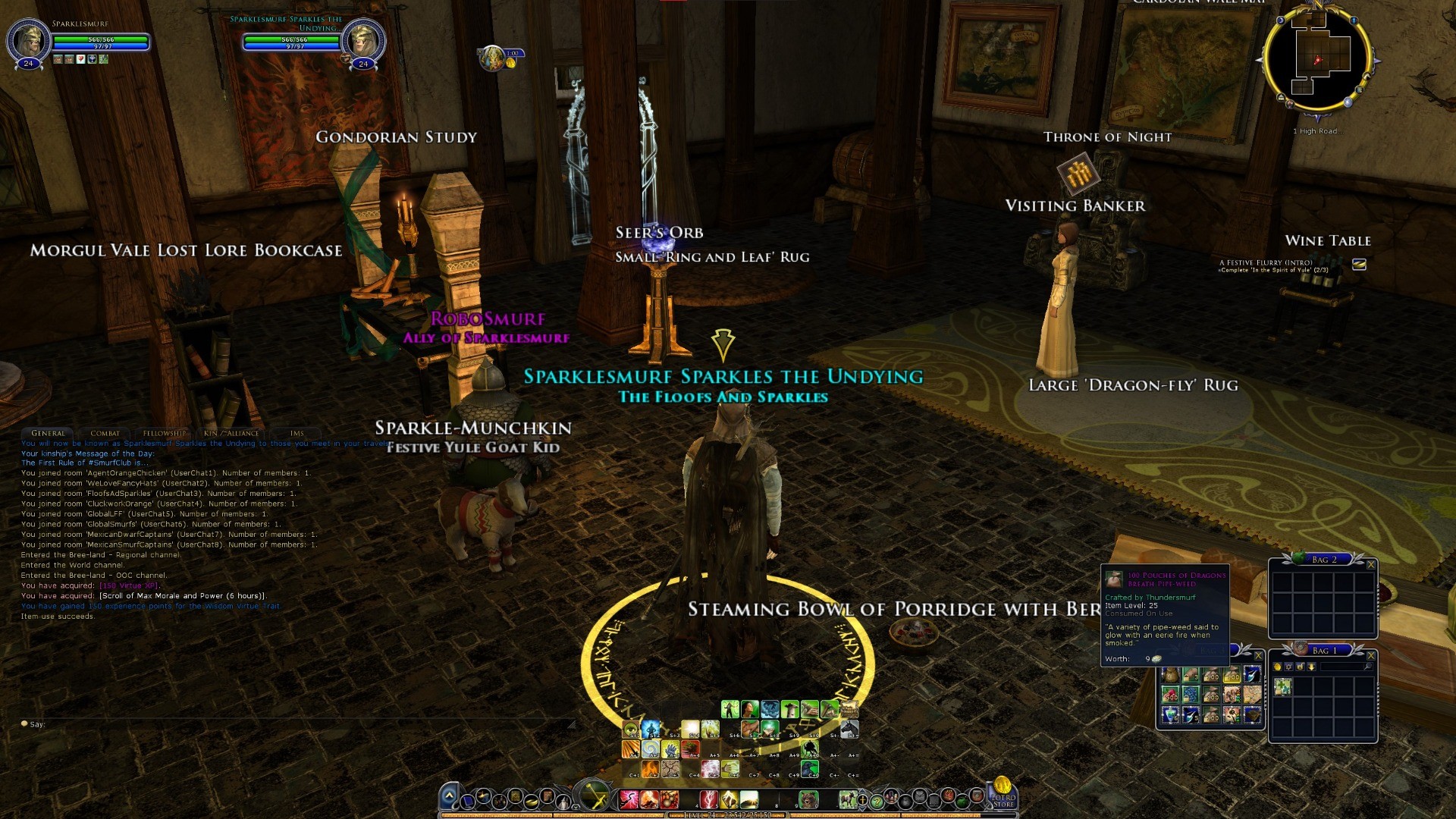
Task: Switch to the Fellowship chat tab
Action: pyautogui.click(x=164, y=434)
